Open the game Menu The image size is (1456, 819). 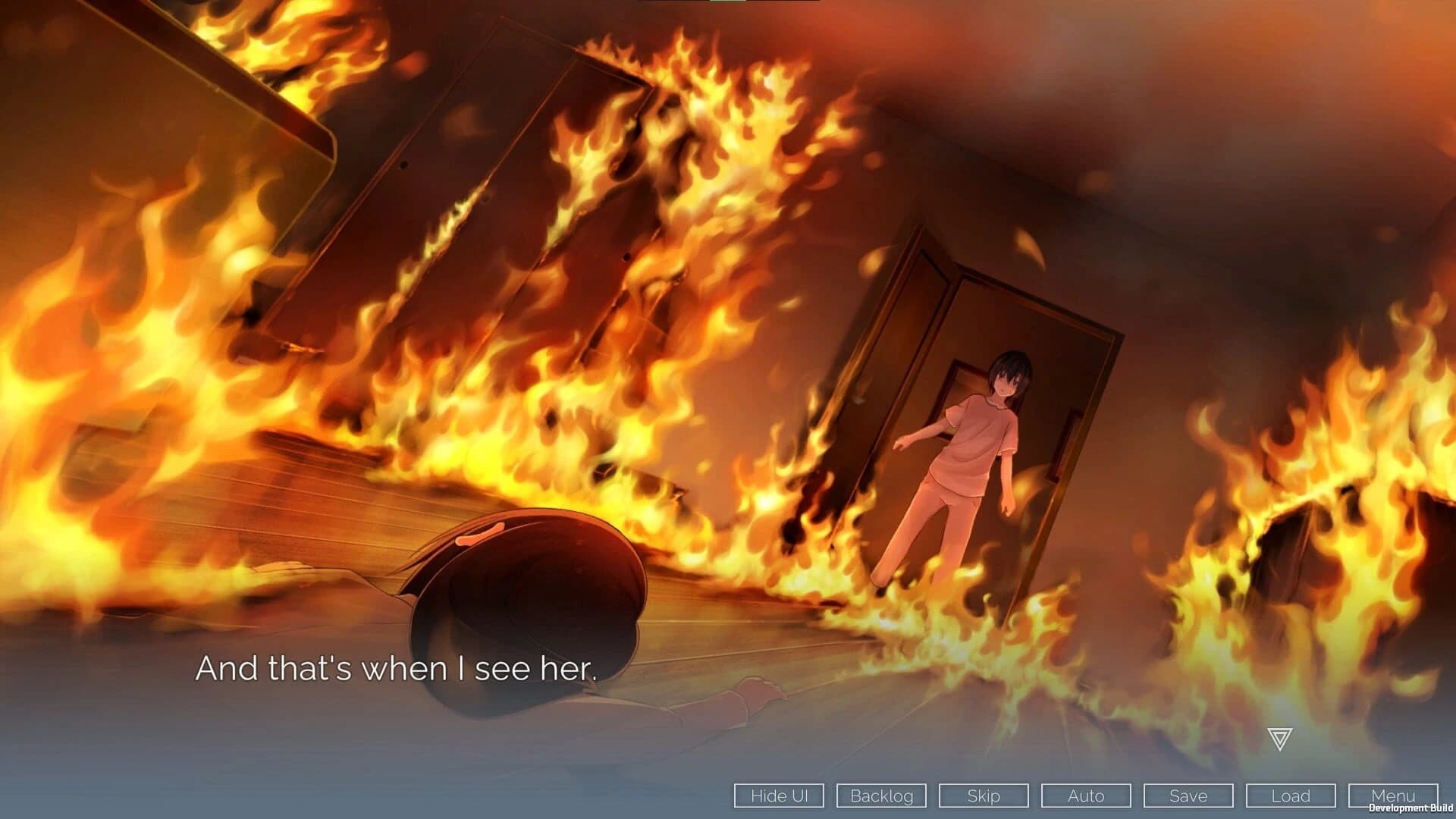tap(1394, 796)
